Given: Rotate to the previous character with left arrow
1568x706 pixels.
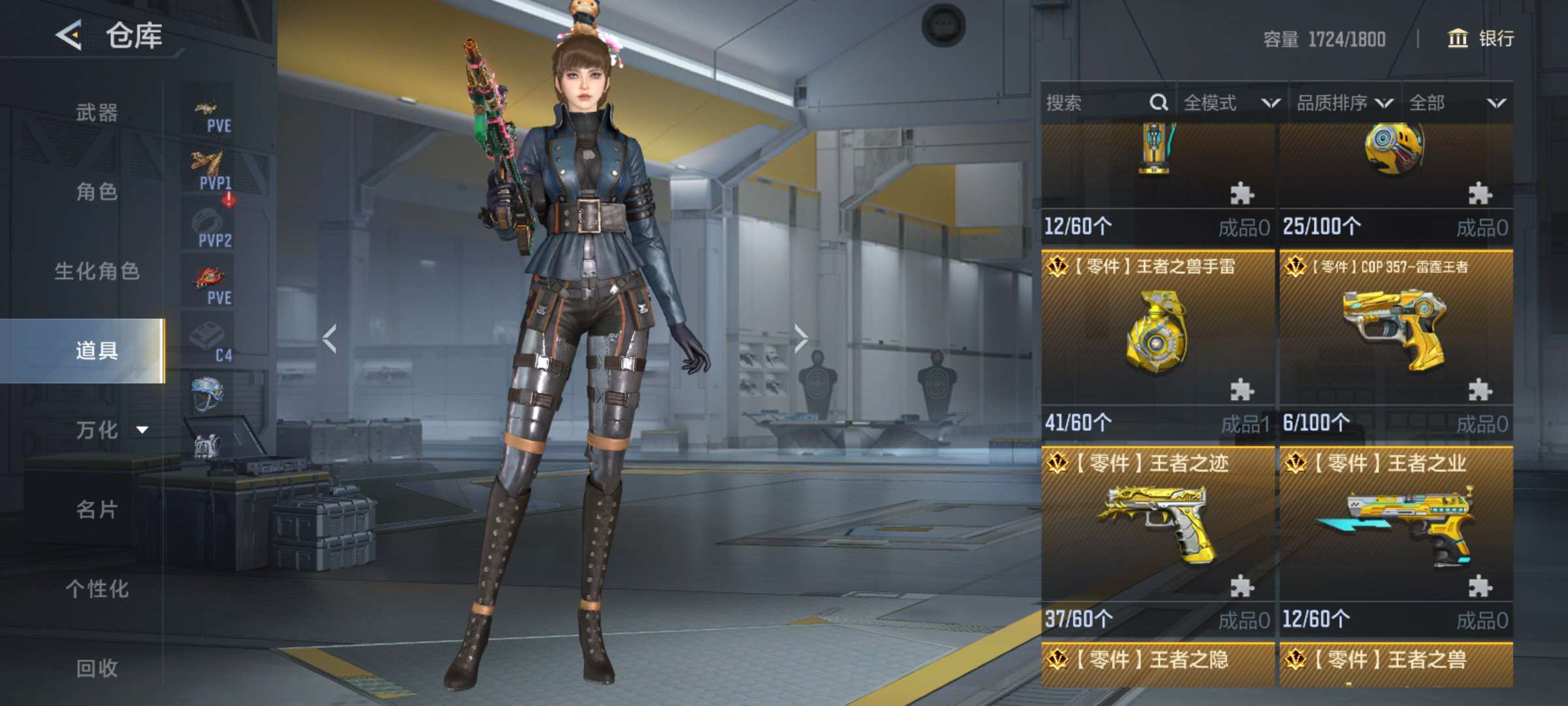Looking at the screenshot, I should tap(330, 339).
